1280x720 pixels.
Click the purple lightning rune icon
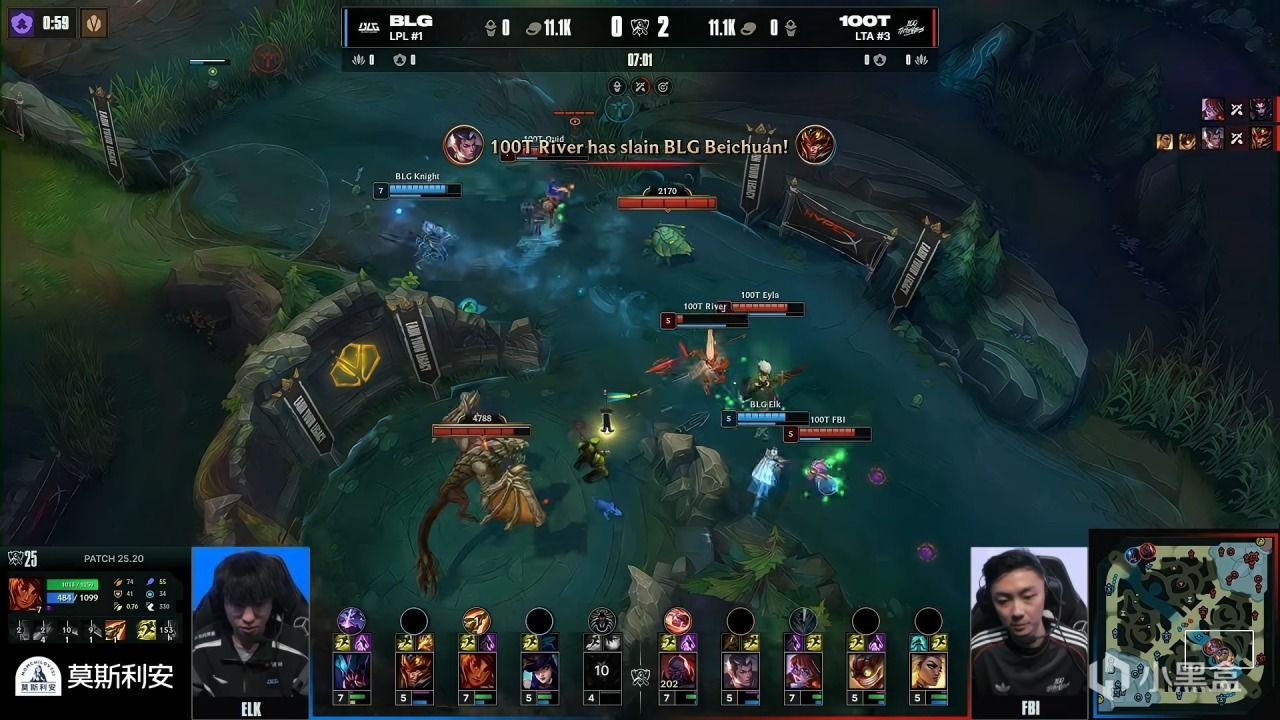[351, 621]
